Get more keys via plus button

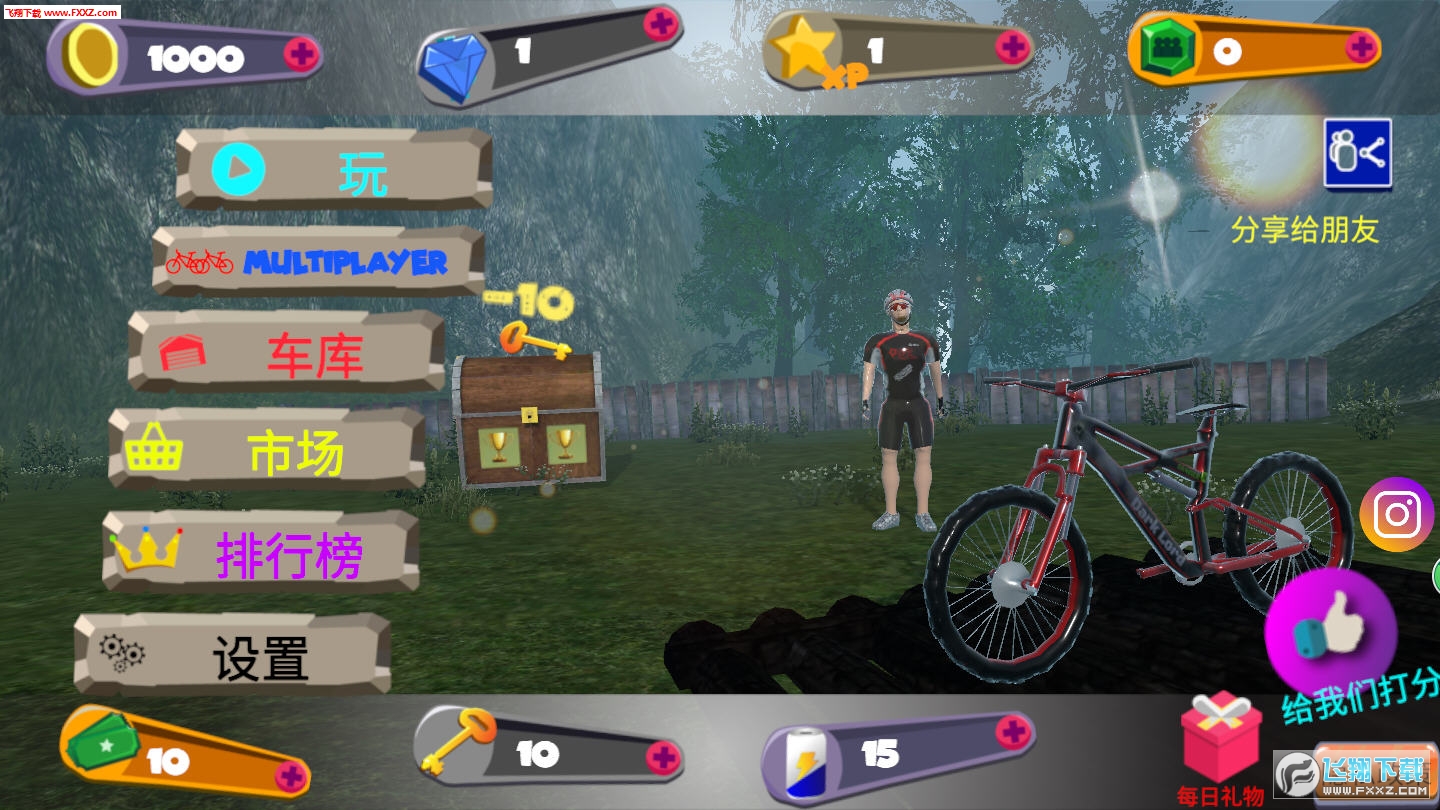662,757
